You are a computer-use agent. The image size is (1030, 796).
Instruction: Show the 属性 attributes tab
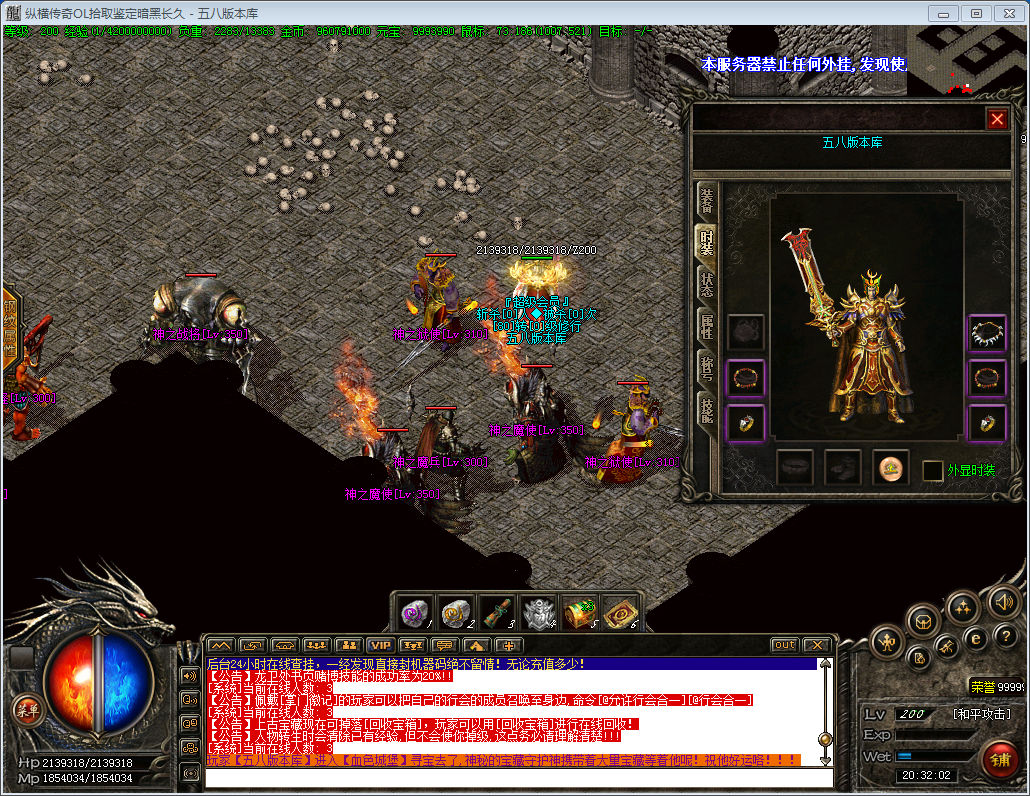[x=707, y=325]
